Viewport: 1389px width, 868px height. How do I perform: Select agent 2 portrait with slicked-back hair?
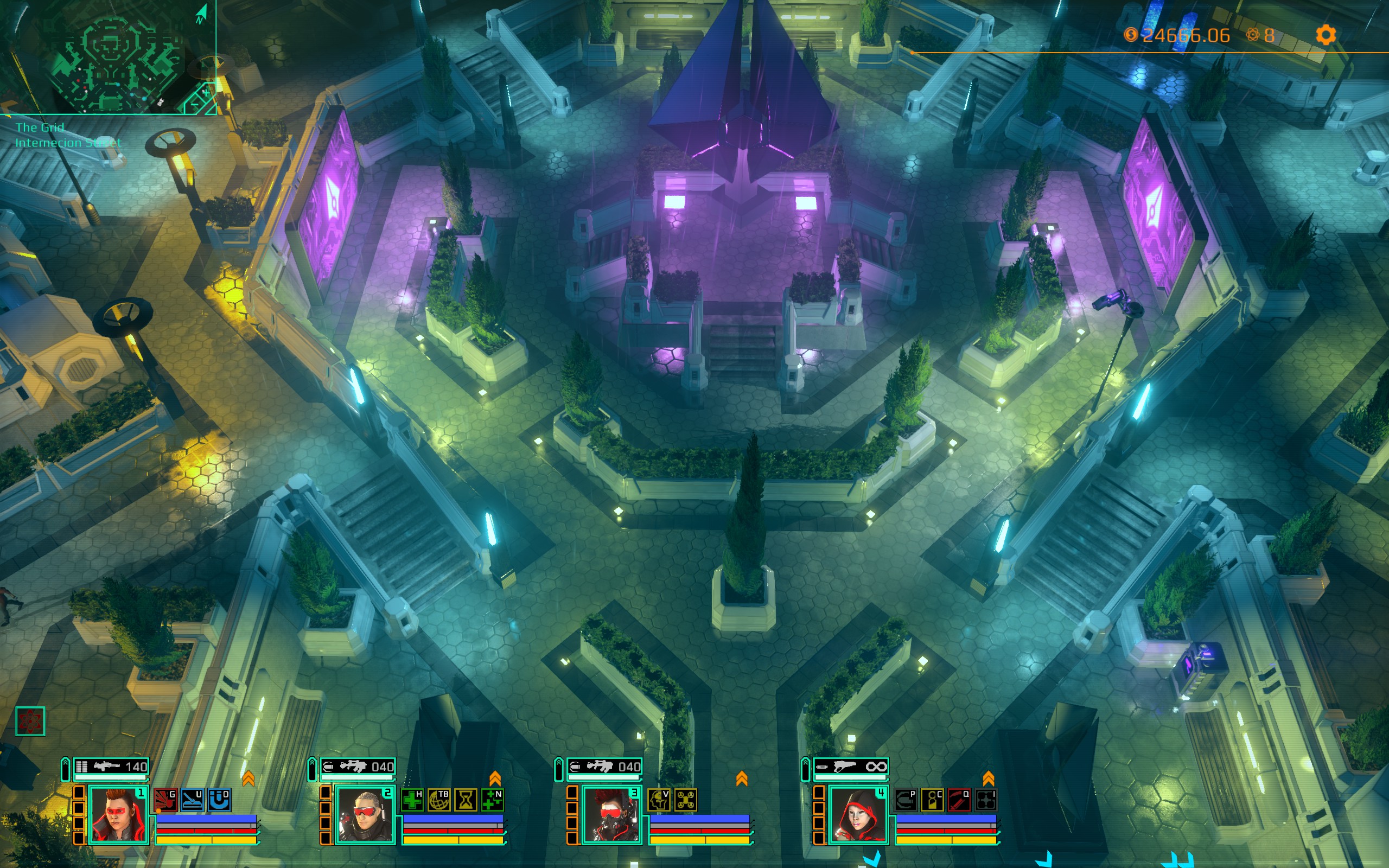366,815
